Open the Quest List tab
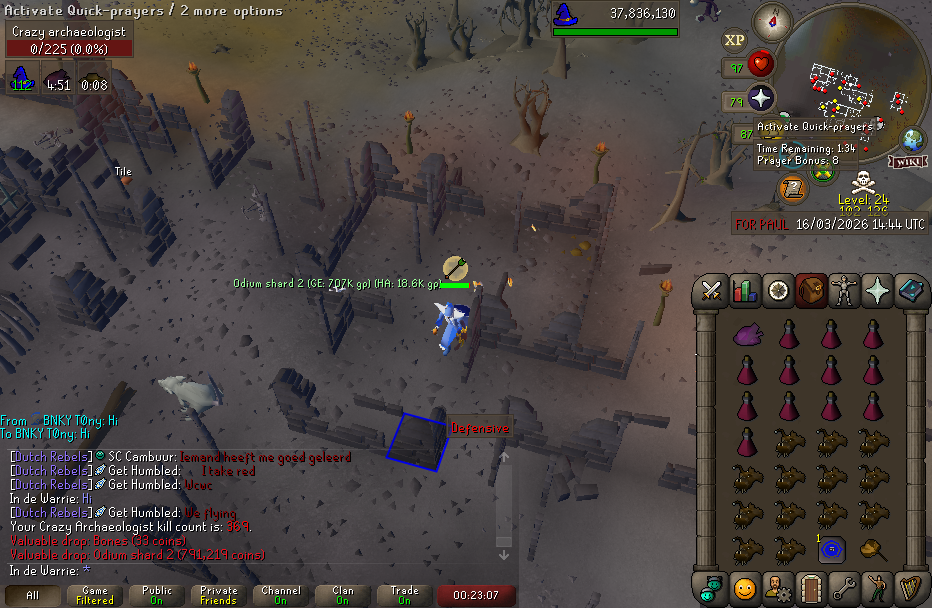The height and width of the screenshot is (608, 932). coord(778,291)
